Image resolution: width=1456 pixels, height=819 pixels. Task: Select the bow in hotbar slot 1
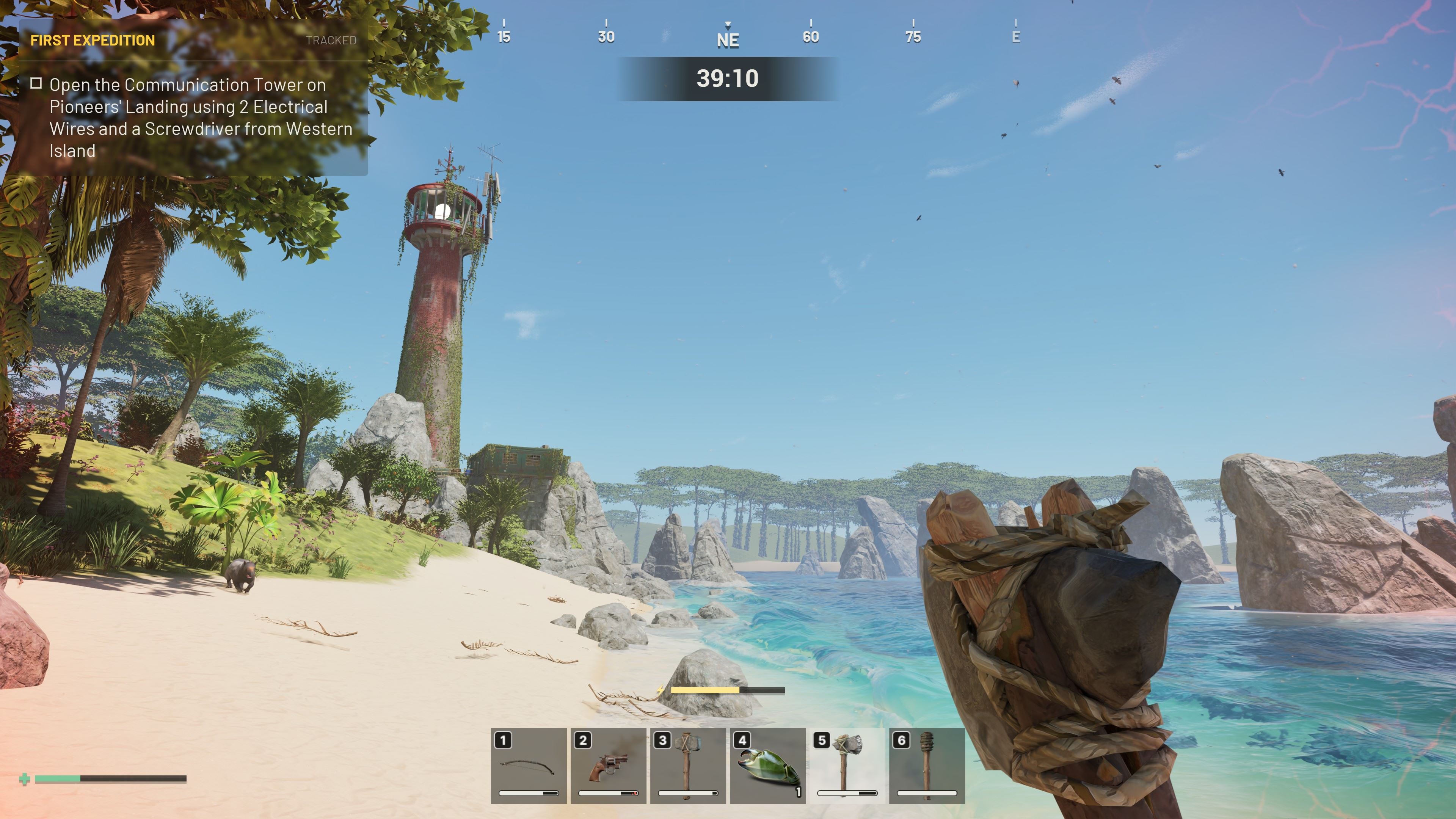529,765
